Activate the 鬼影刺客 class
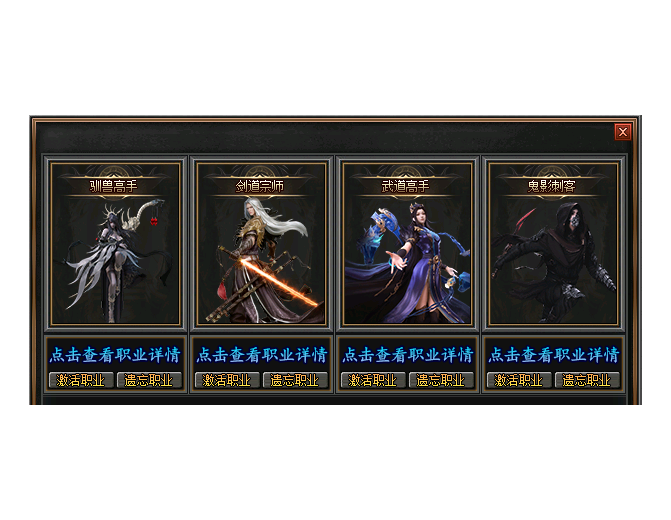Screen dimensions: 671x520 point(520,380)
